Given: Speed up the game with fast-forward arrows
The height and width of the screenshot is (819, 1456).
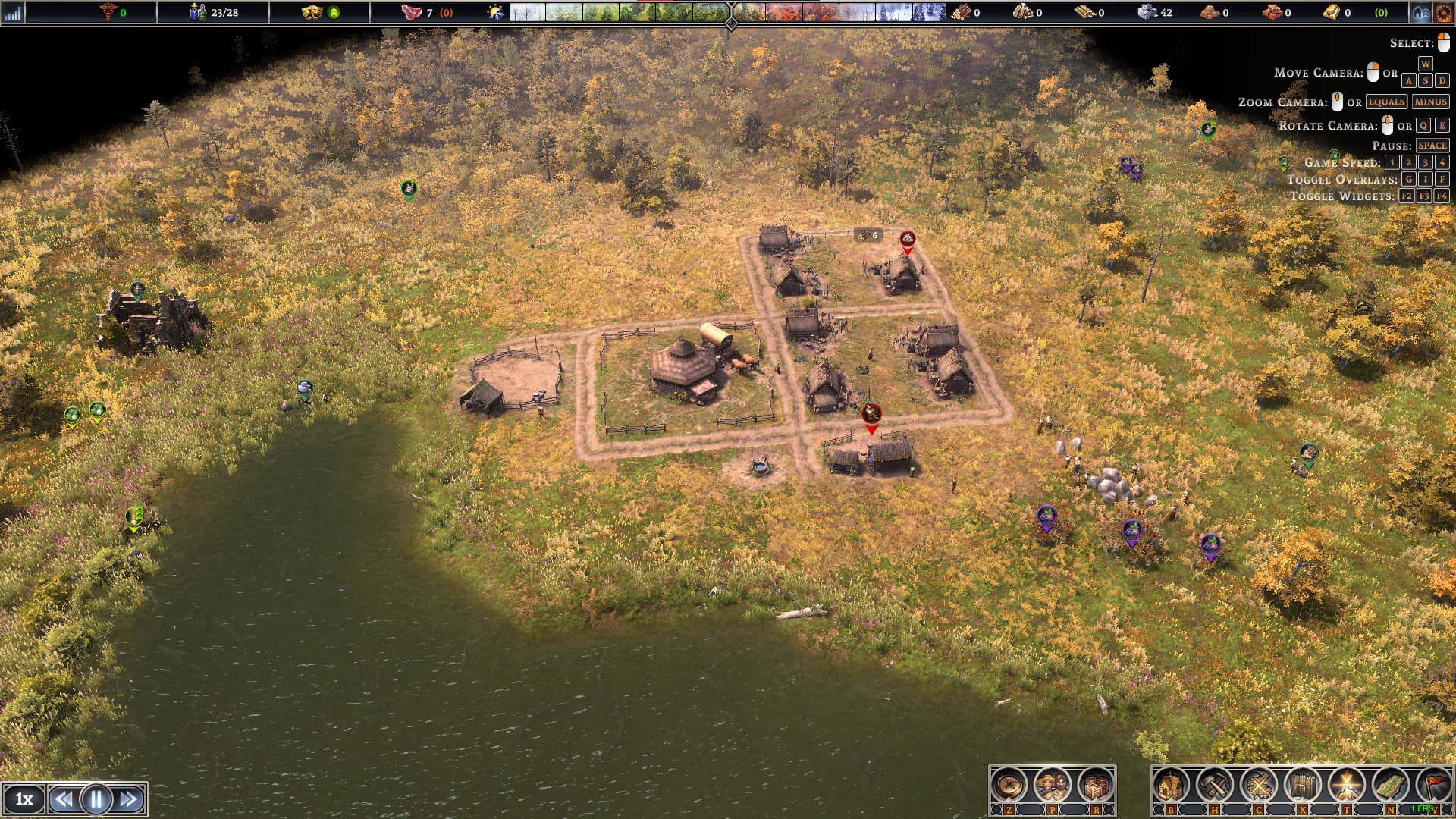Looking at the screenshot, I should click(x=129, y=799).
